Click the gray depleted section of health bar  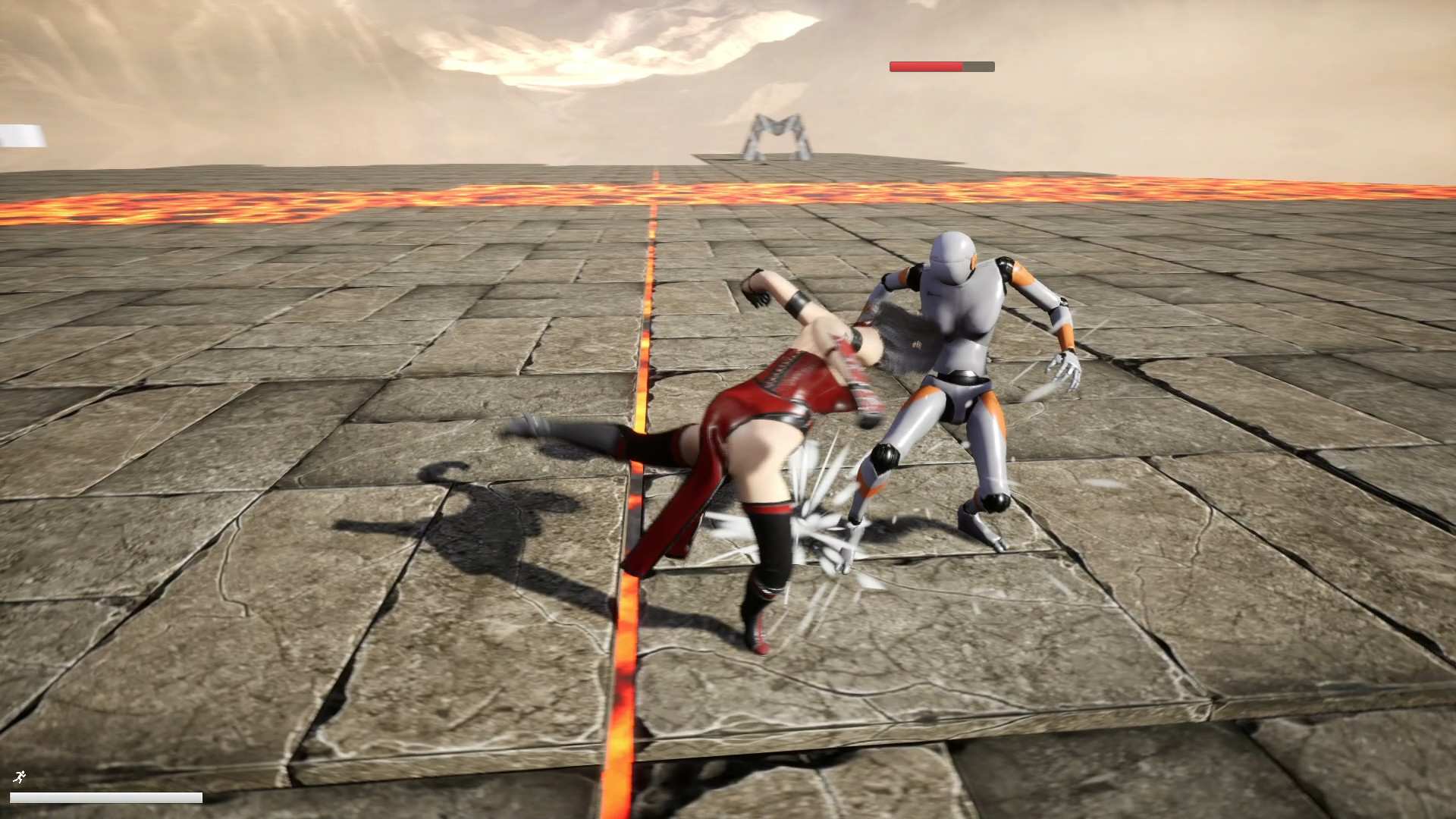(978, 66)
